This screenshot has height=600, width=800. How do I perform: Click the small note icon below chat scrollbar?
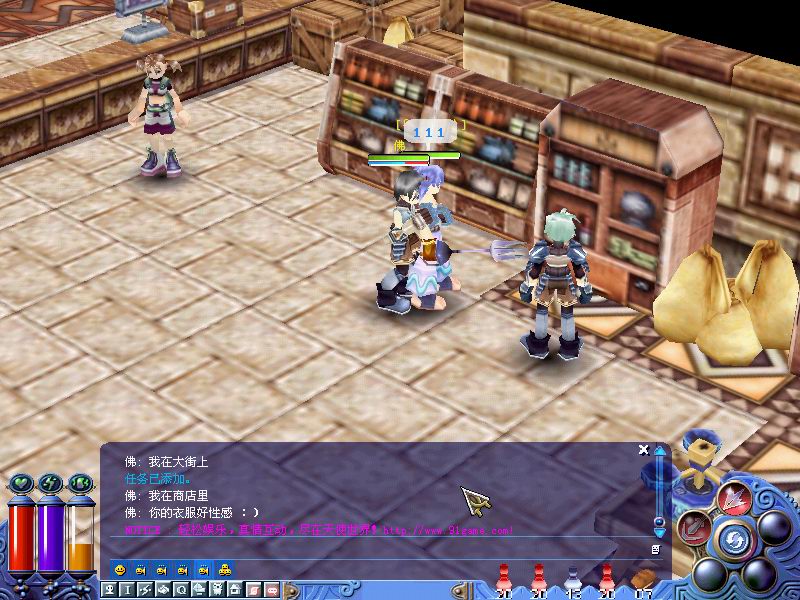tap(655, 549)
